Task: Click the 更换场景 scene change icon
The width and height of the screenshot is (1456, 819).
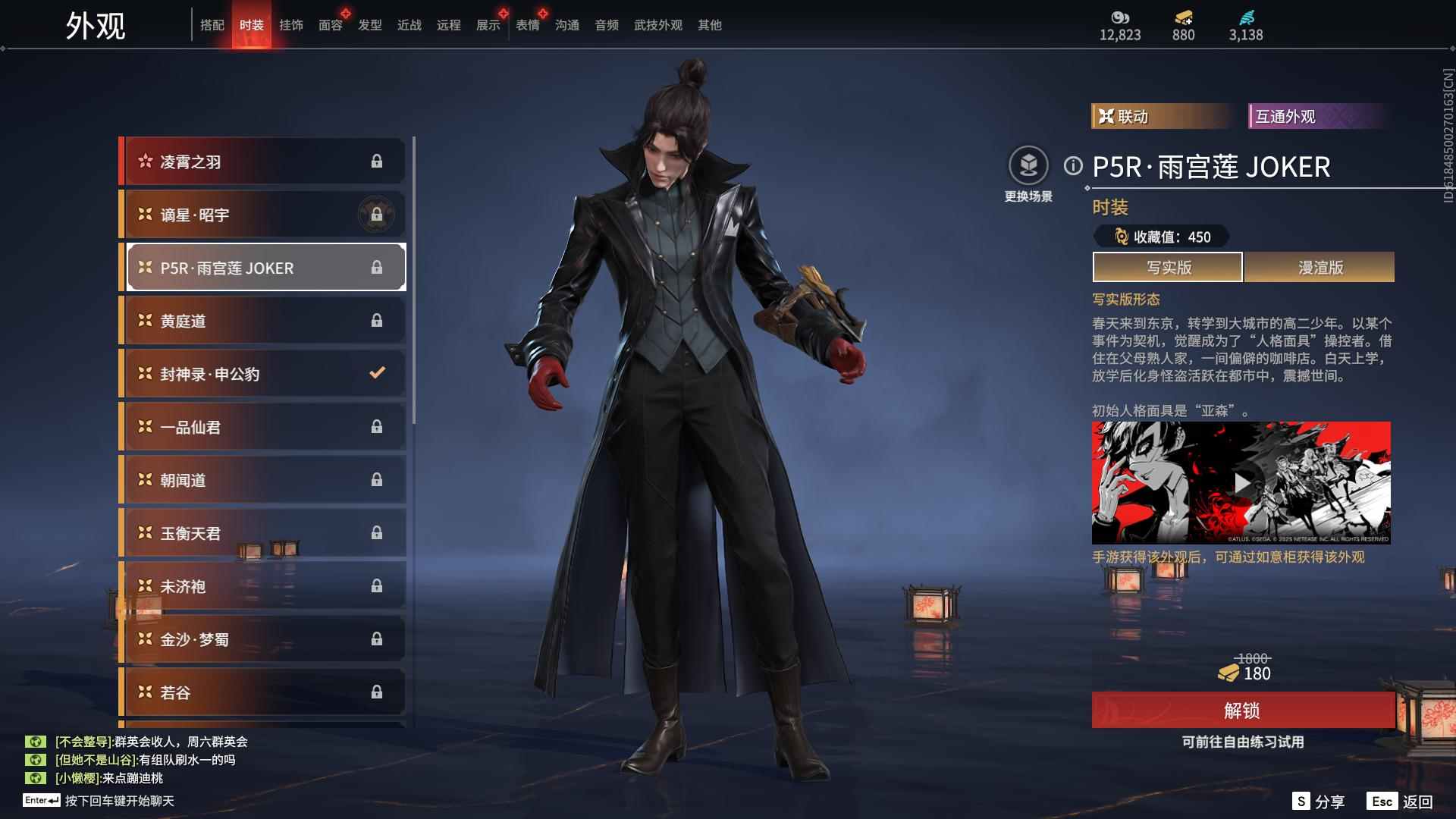Action: point(1028,166)
